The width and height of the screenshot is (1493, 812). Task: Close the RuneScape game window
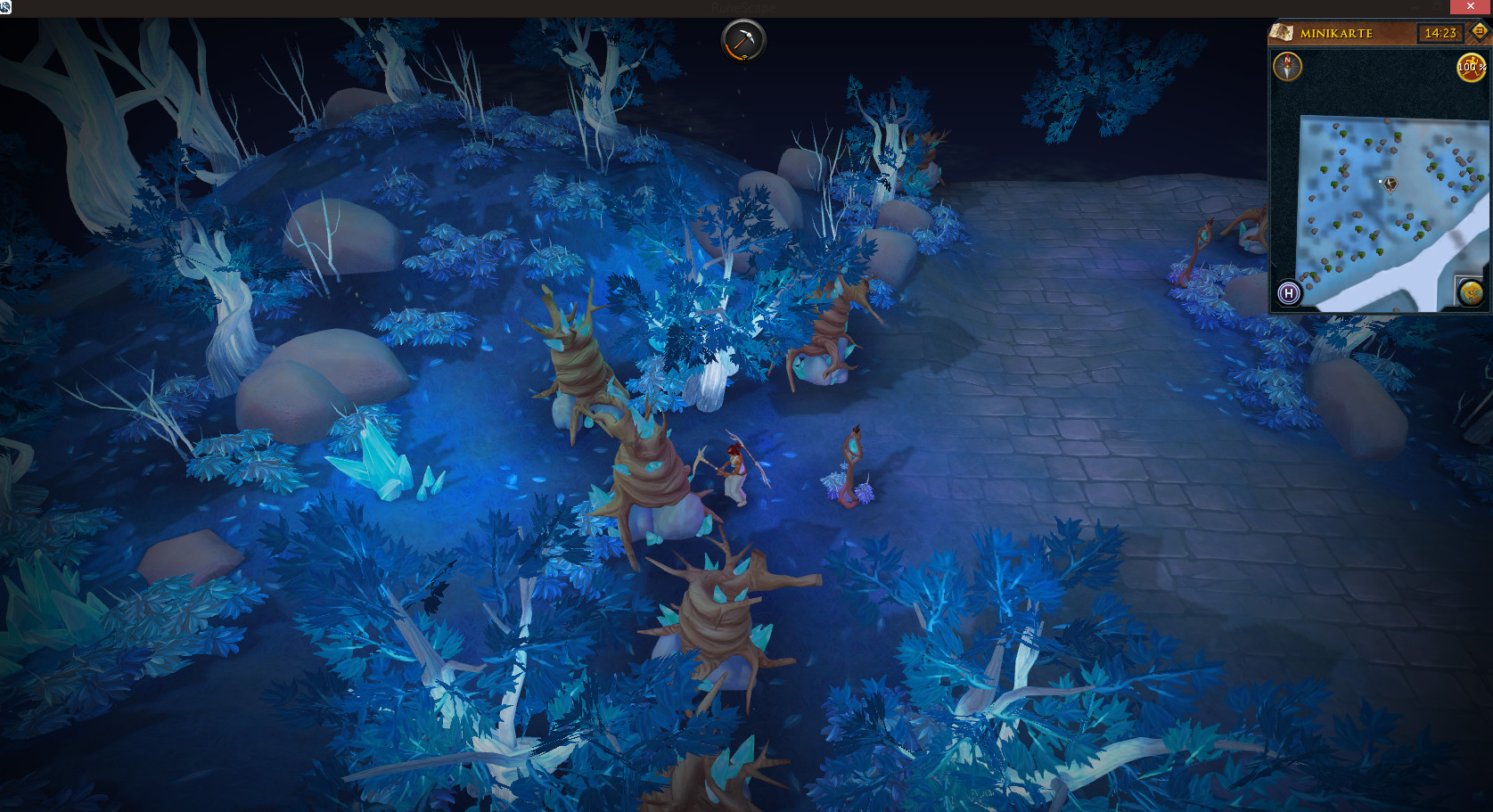pyautogui.click(x=1471, y=7)
